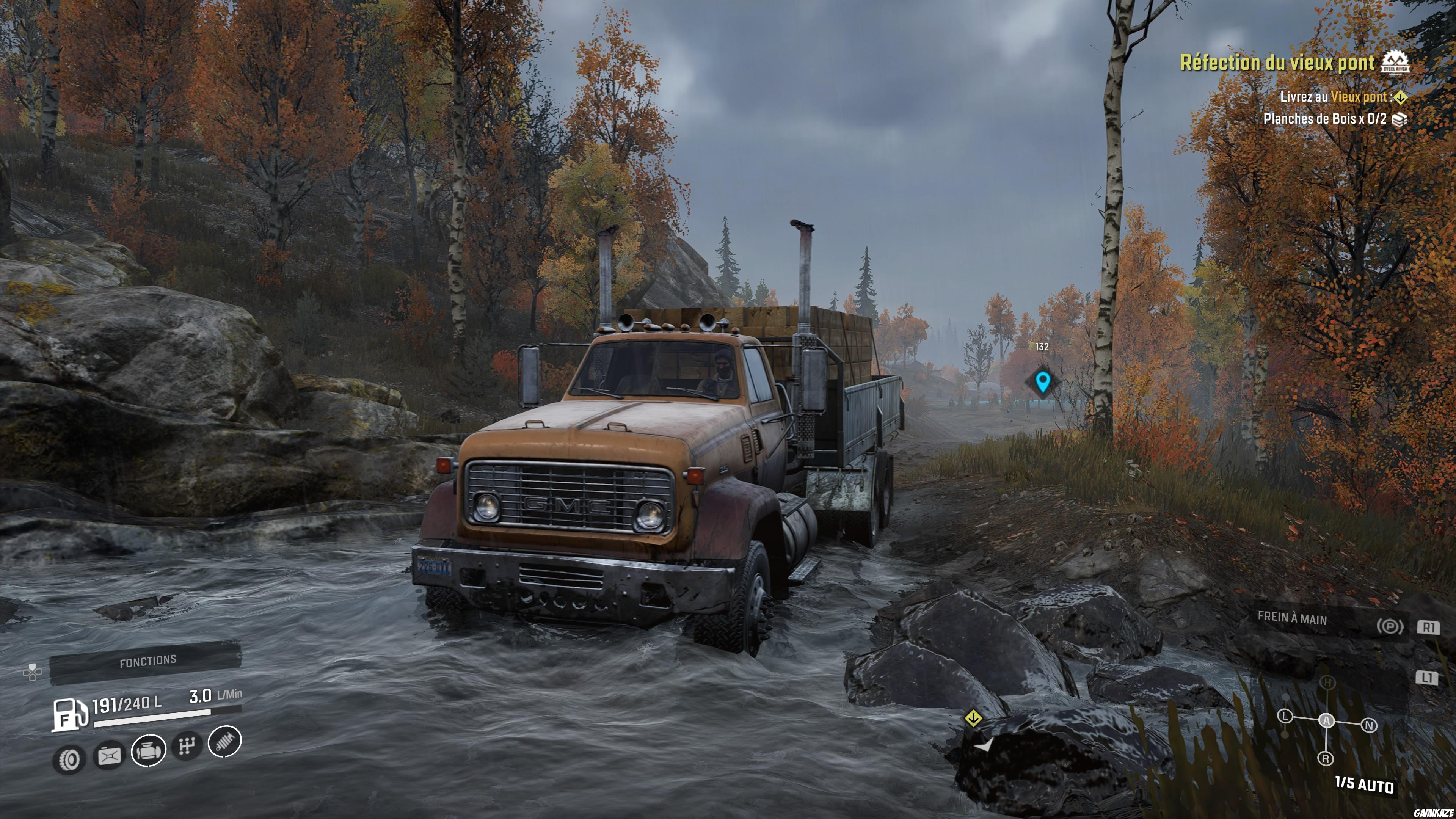Open the Réfection du vieux pont objective
This screenshot has height=819, width=1456.
(1276, 63)
